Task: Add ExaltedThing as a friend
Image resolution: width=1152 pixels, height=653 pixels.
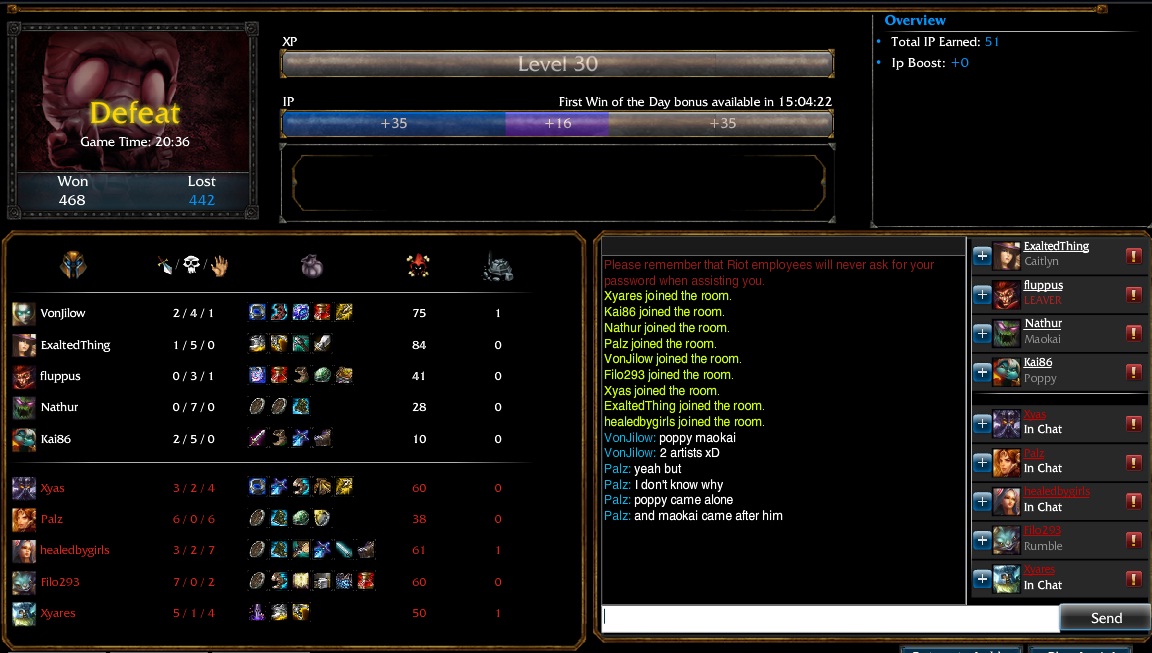Action: pos(982,256)
